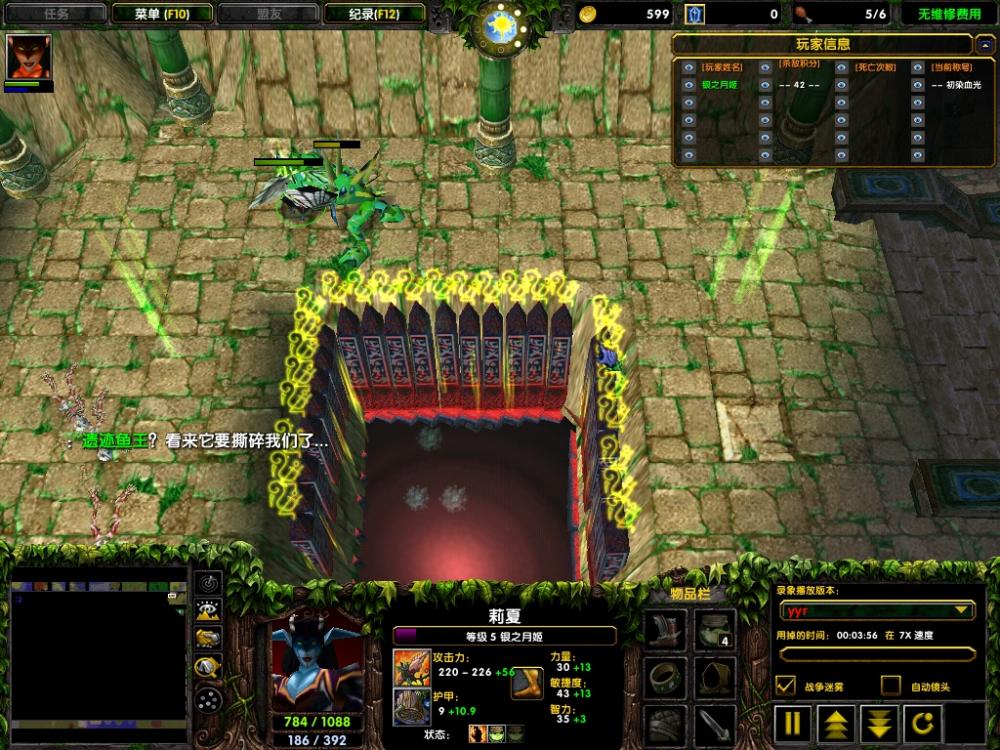
Task: Click the formation movement toggle button
Action: coord(208,700)
